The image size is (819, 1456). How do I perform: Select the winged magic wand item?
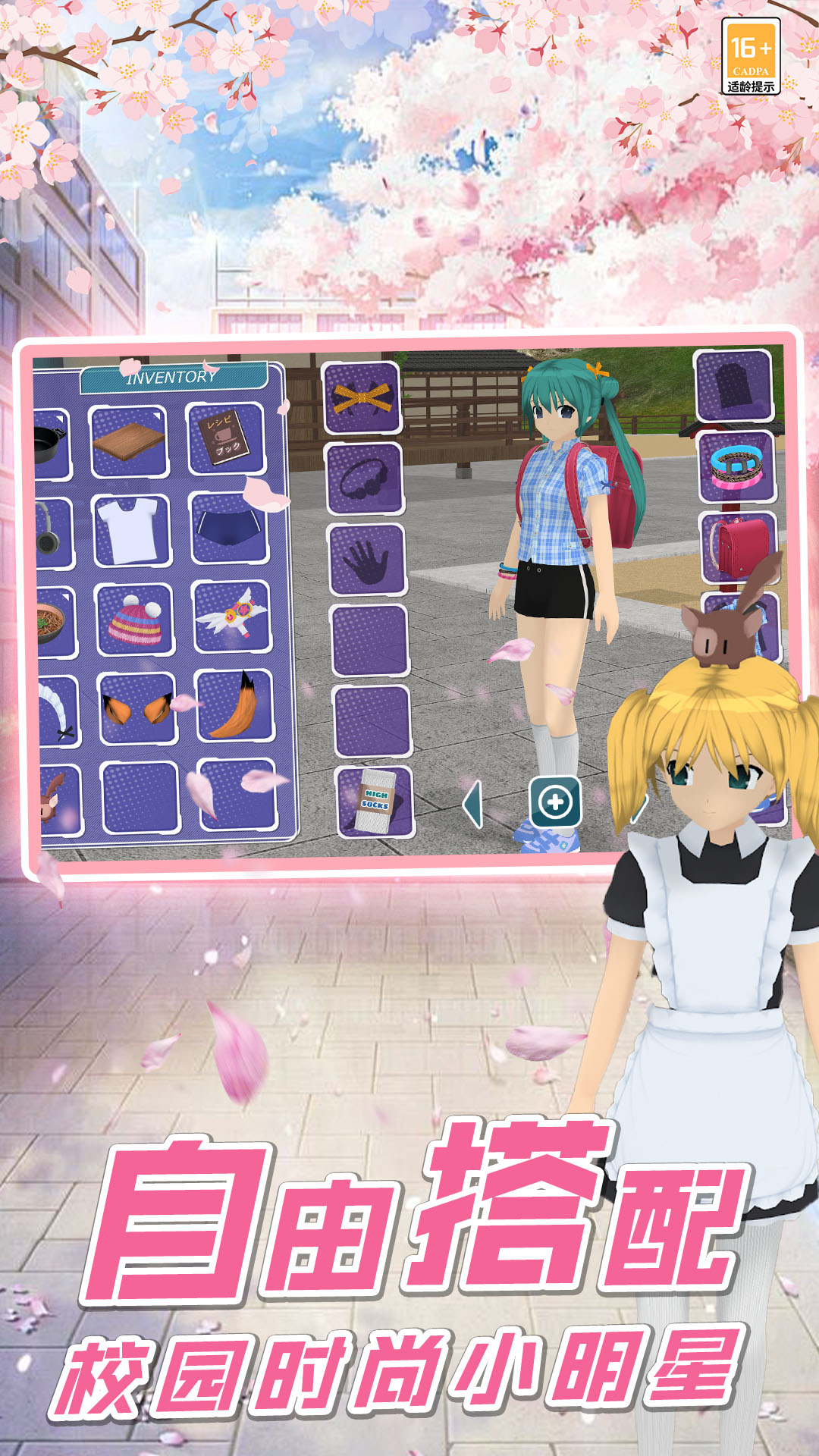(x=231, y=617)
